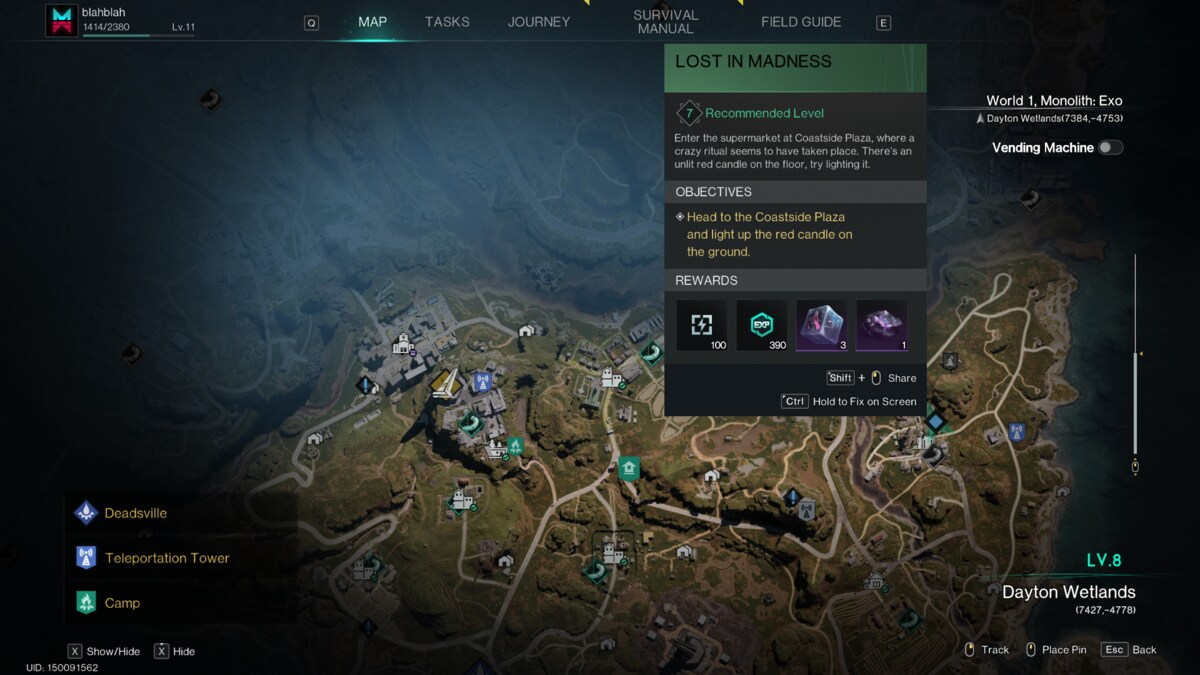Switch to the Tasks tab
Screen dimensions: 1200x675
coord(447,22)
